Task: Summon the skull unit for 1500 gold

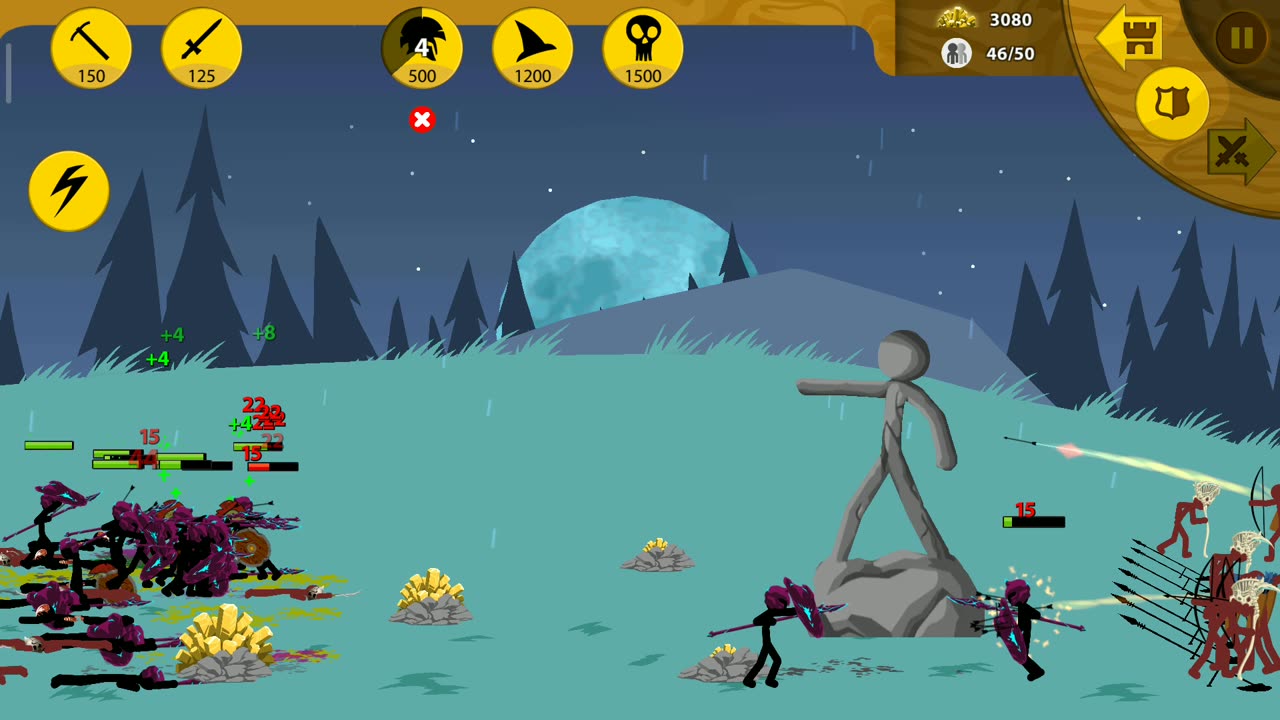Action: point(642,48)
